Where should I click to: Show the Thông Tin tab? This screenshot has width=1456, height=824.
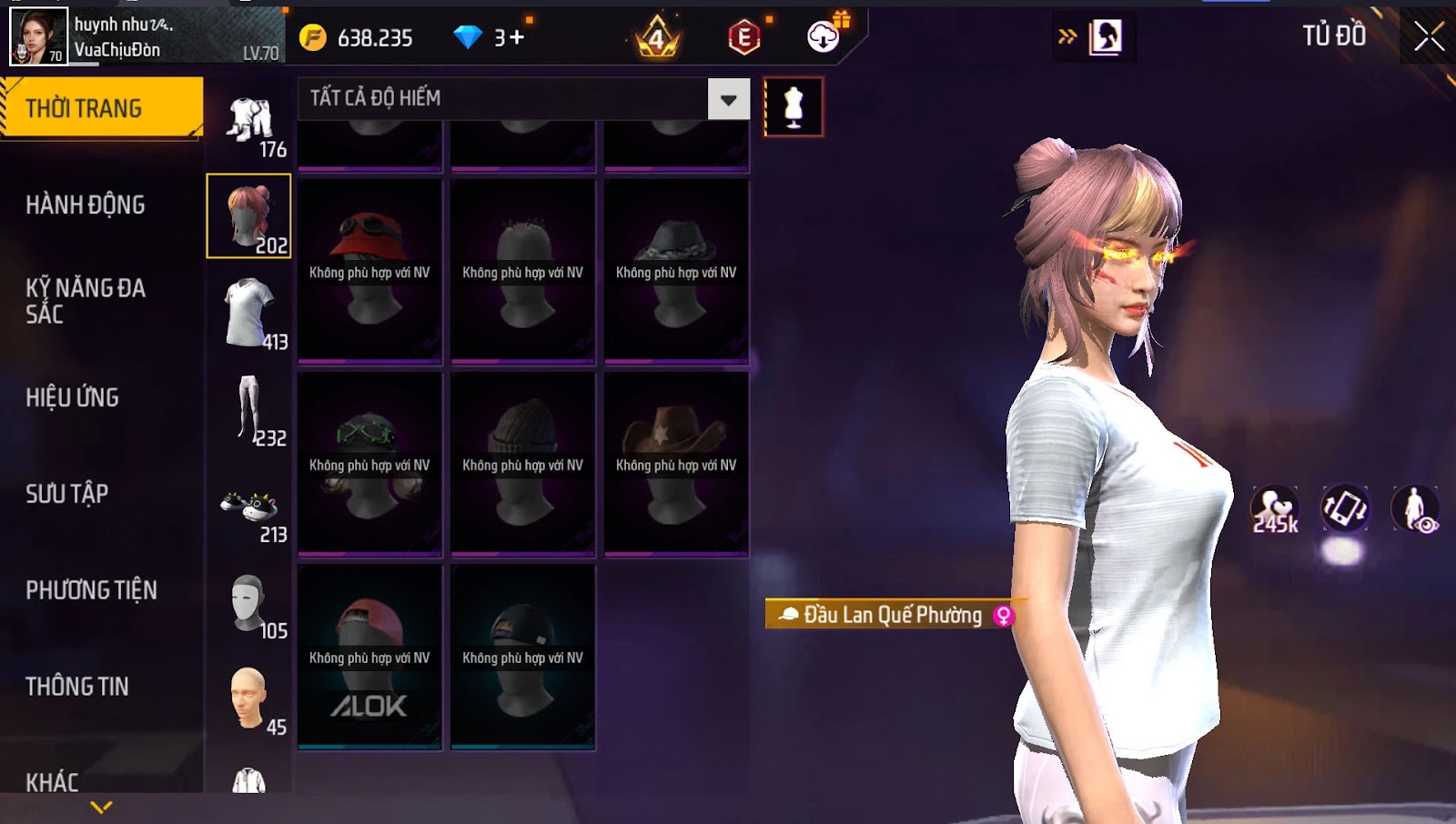[77, 687]
